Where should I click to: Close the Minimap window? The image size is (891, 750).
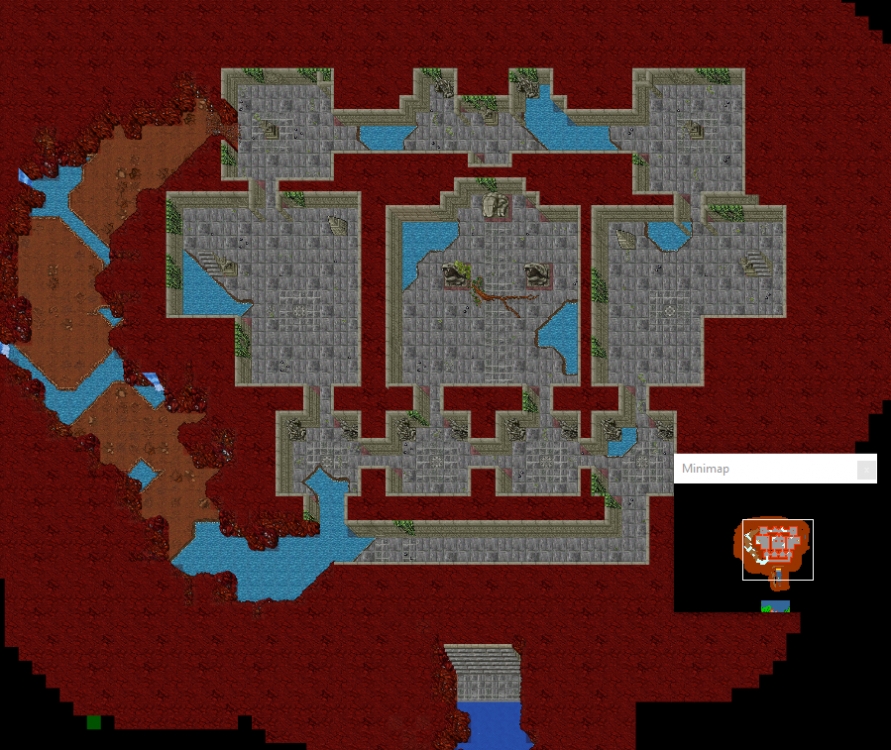click(x=866, y=469)
